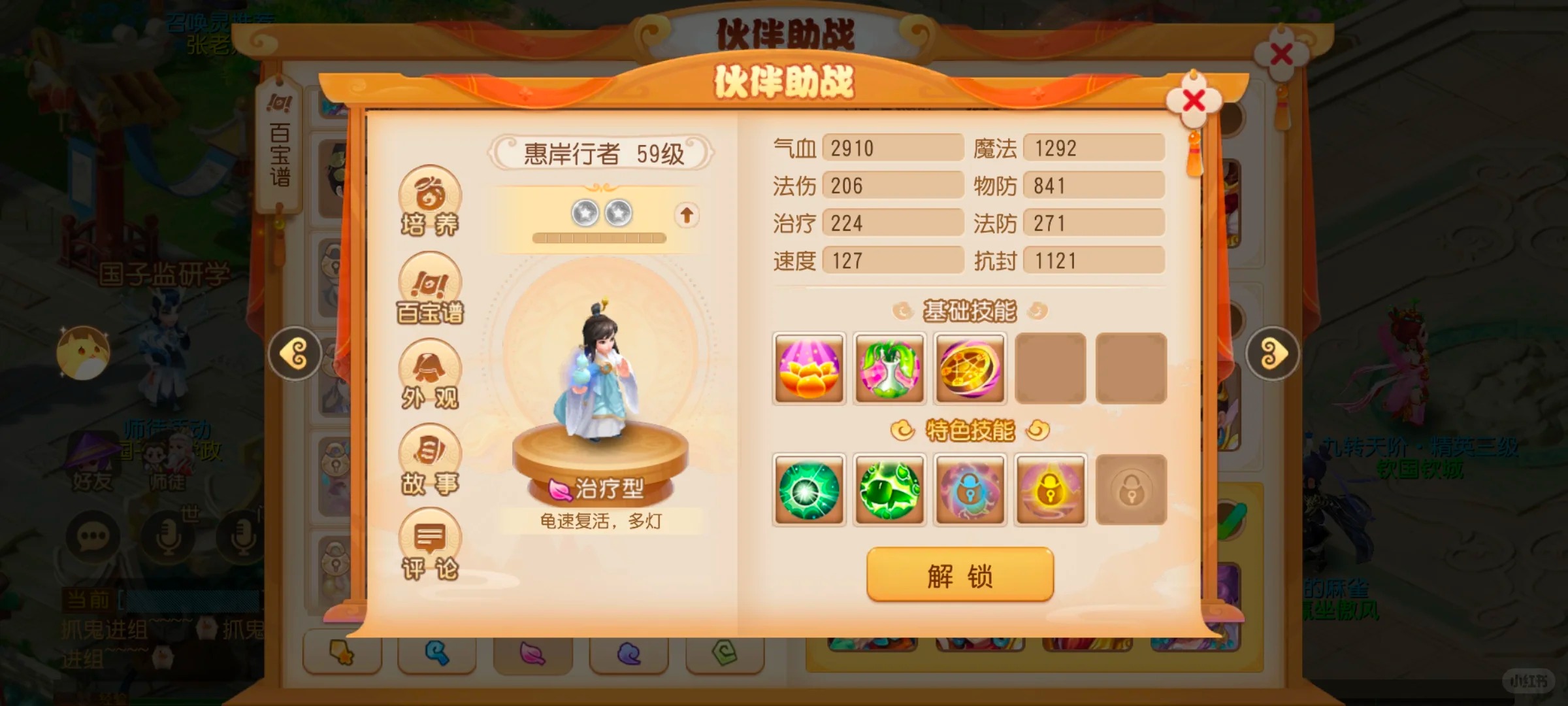
Task: Select the blue locked special skill
Action: tap(970, 490)
